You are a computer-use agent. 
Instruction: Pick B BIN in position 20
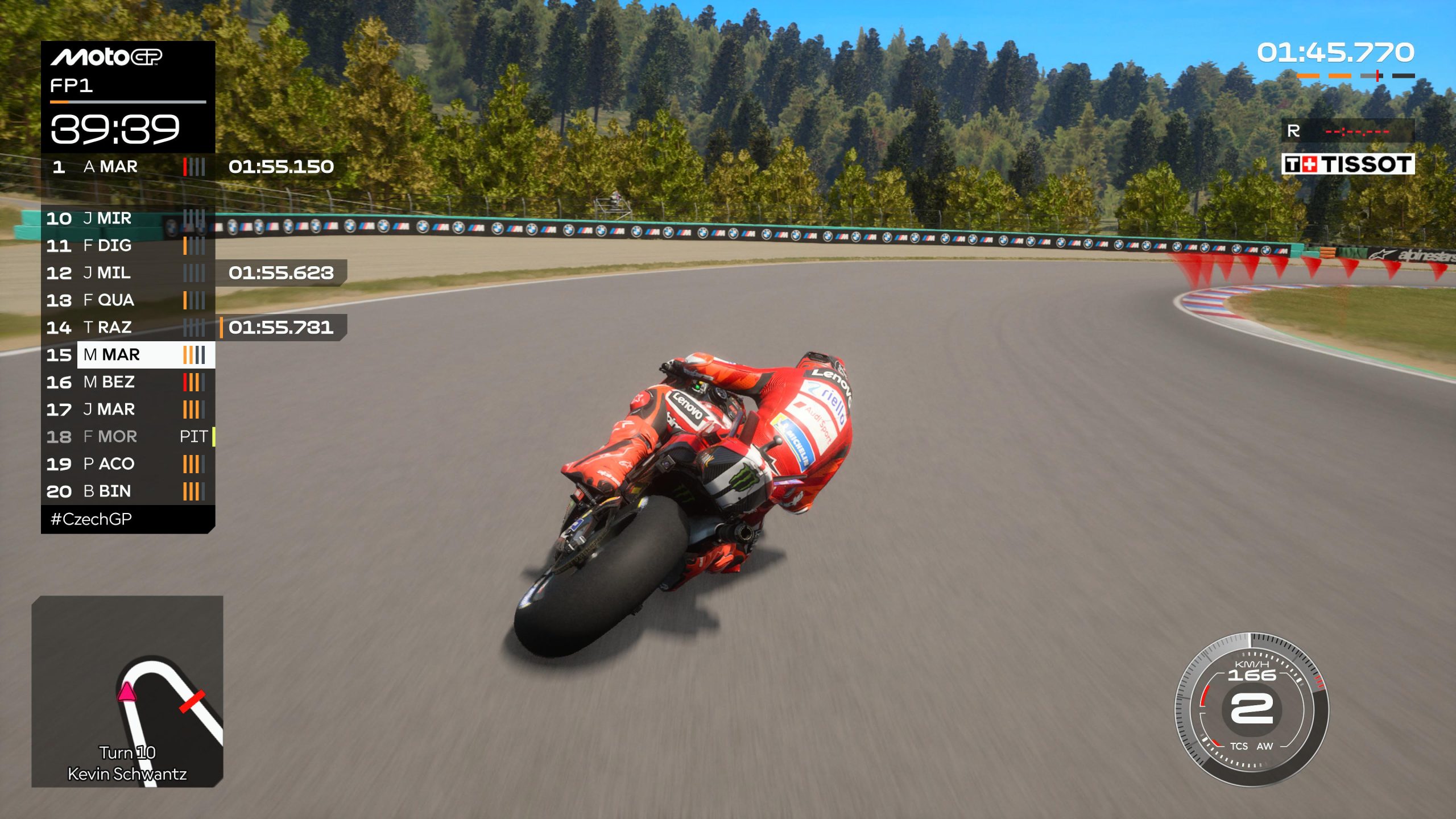128,491
